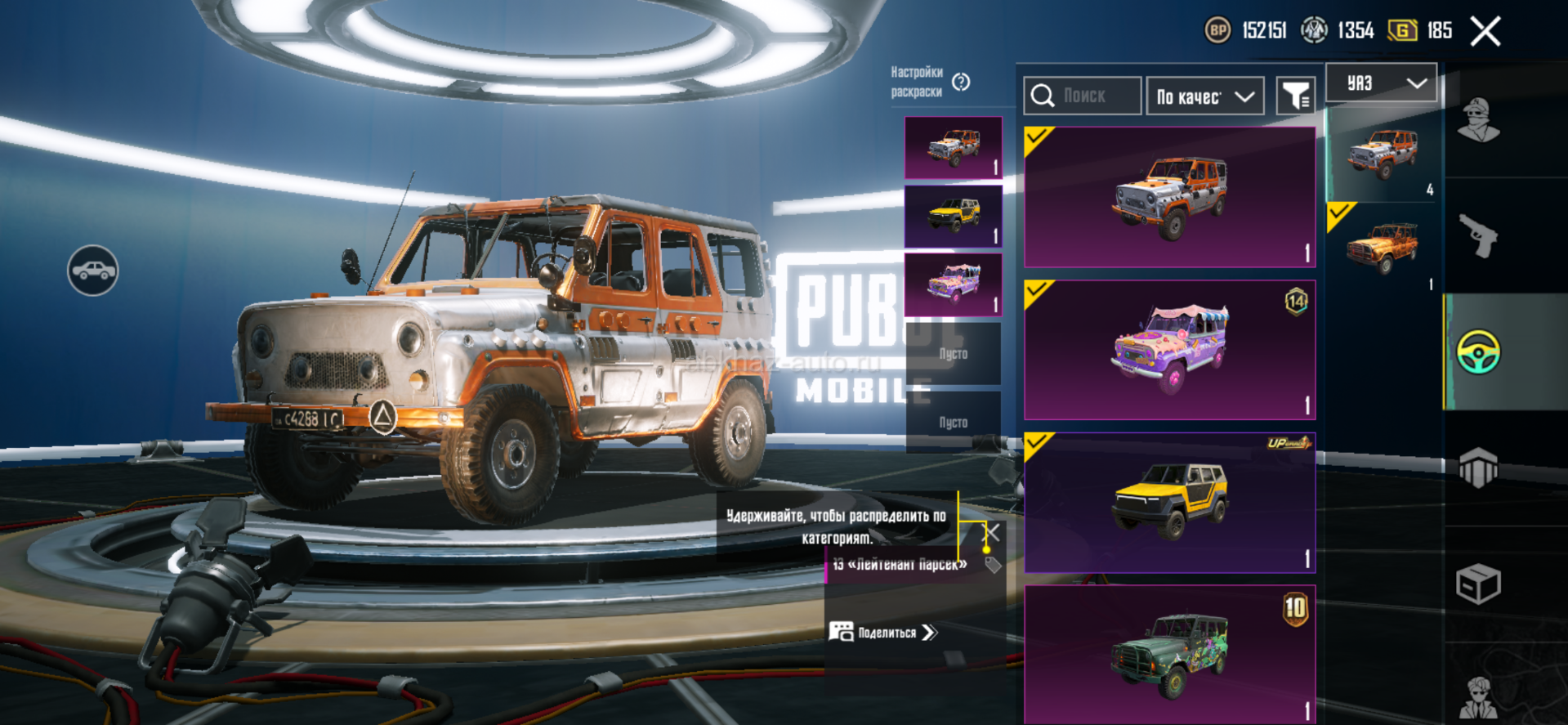Open the filter funnel button
This screenshot has width=1568, height=725.
[1295, 96]
